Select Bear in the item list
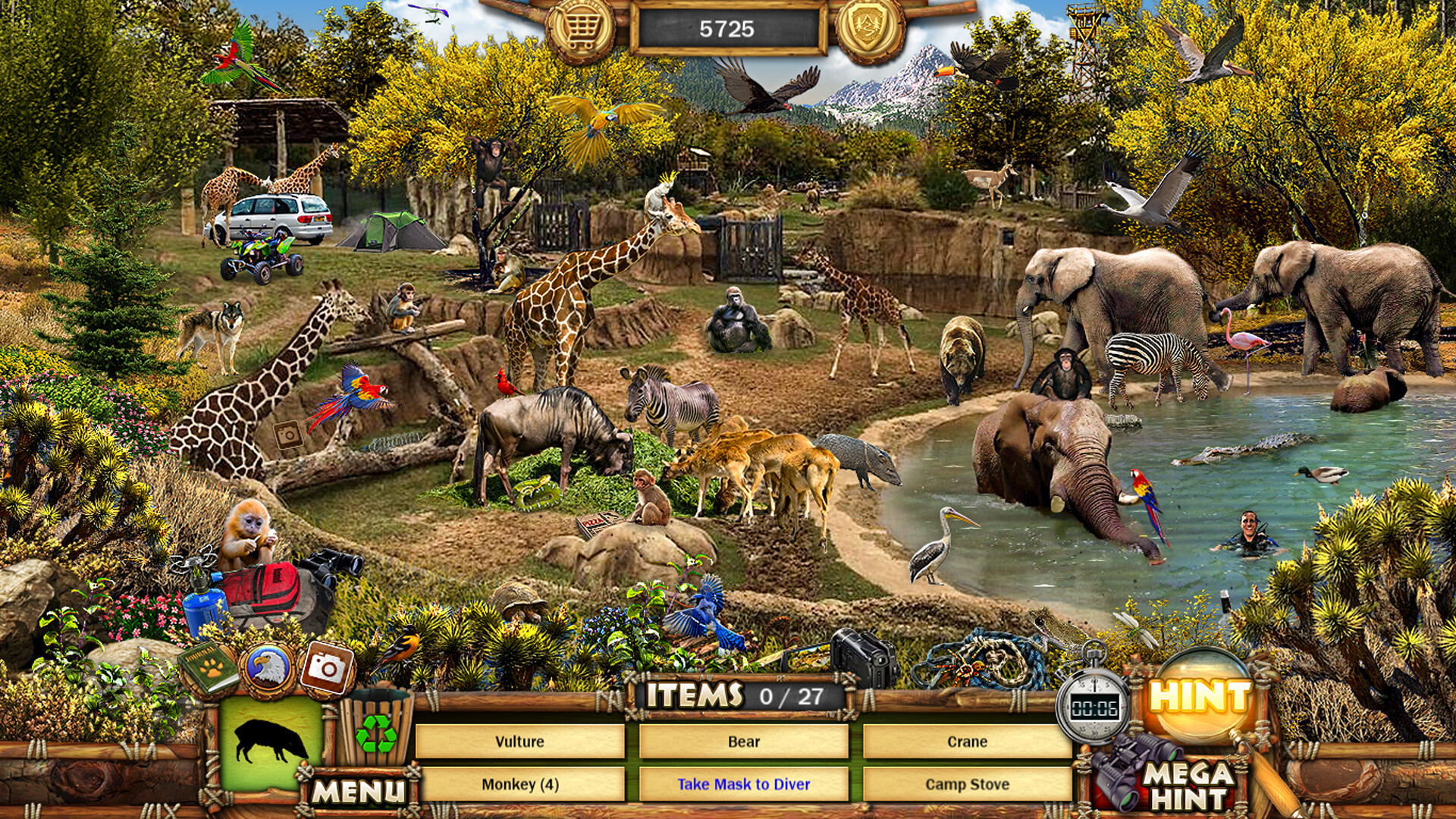The height and width of the screenshot is (819, 1456). click(744, 743)
